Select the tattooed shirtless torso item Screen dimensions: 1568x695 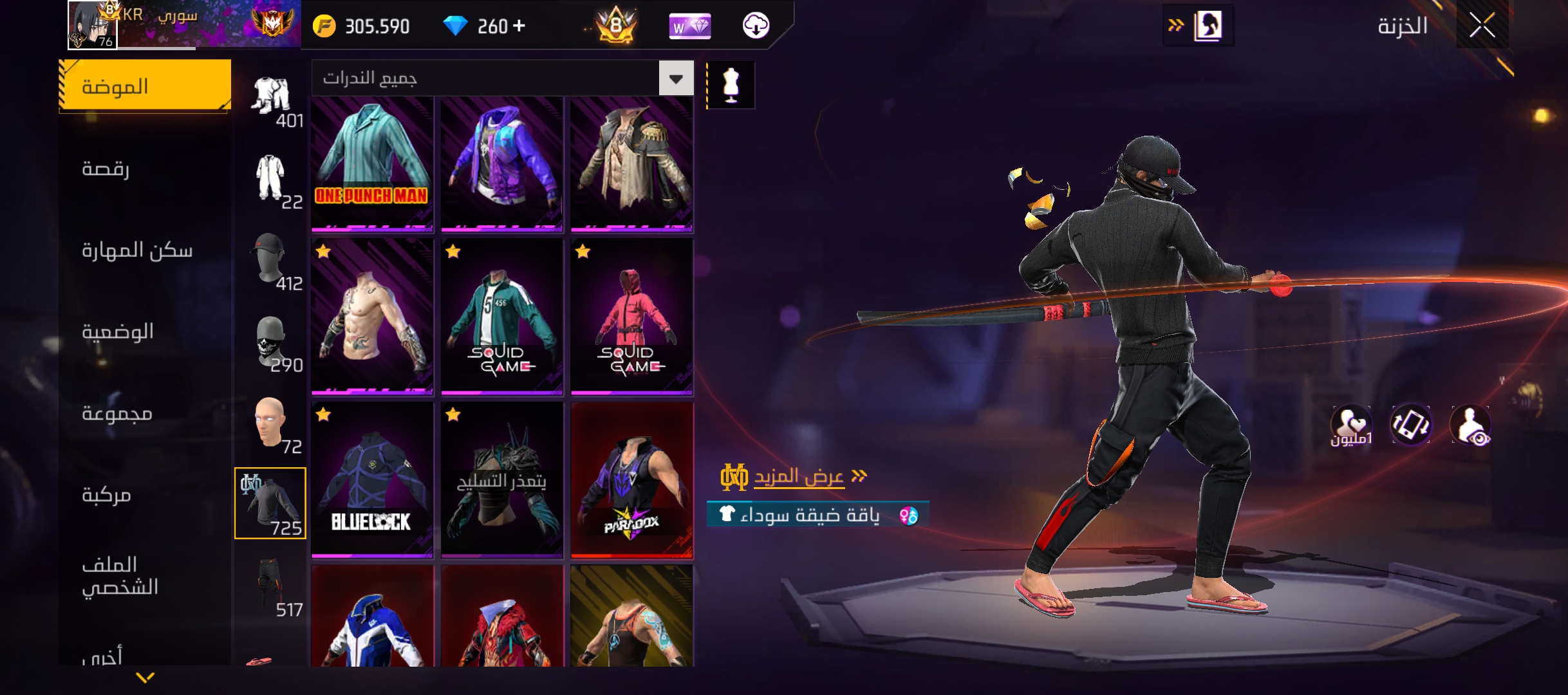click(372, 317)
